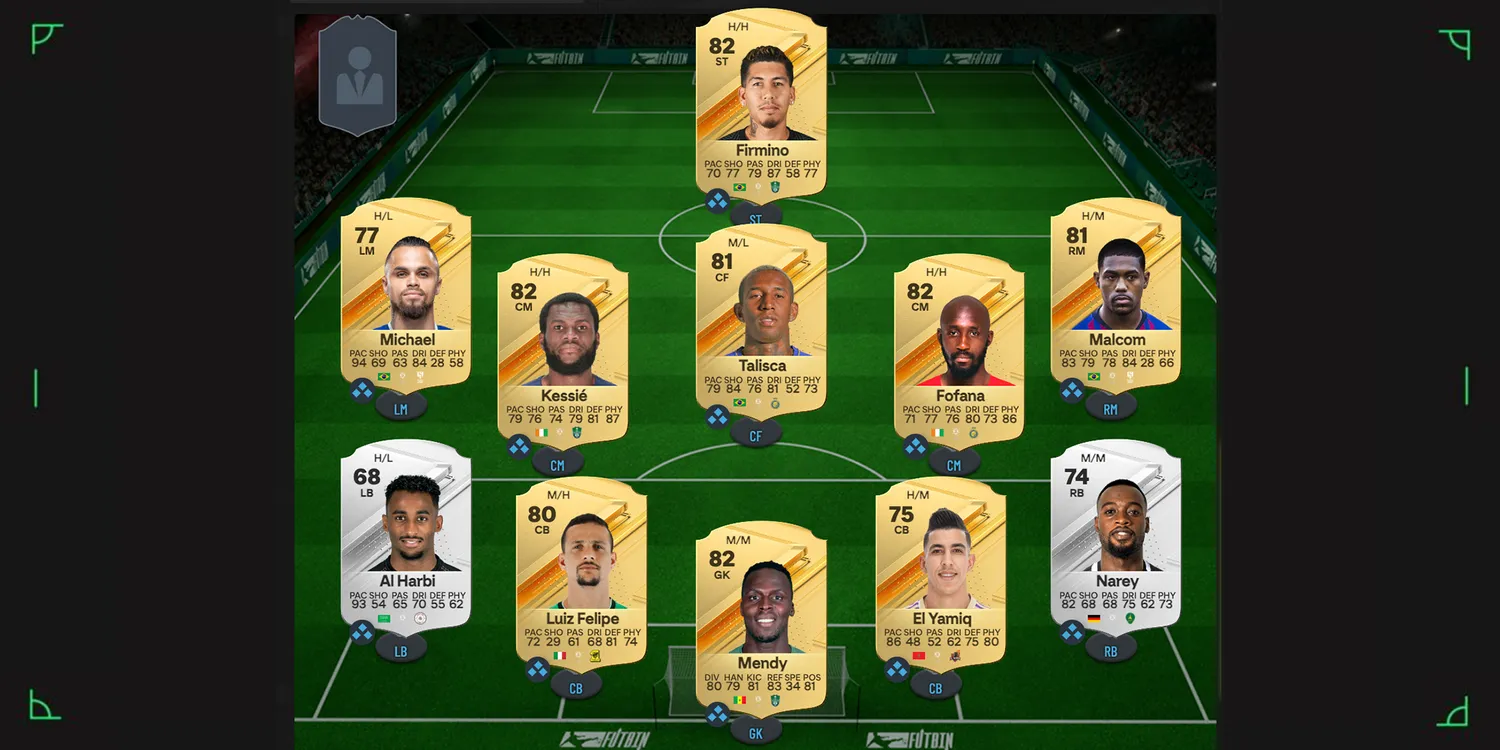Choose the Michael left midfielder card
Screen dimensions: 1500x750
pos(406,290)
